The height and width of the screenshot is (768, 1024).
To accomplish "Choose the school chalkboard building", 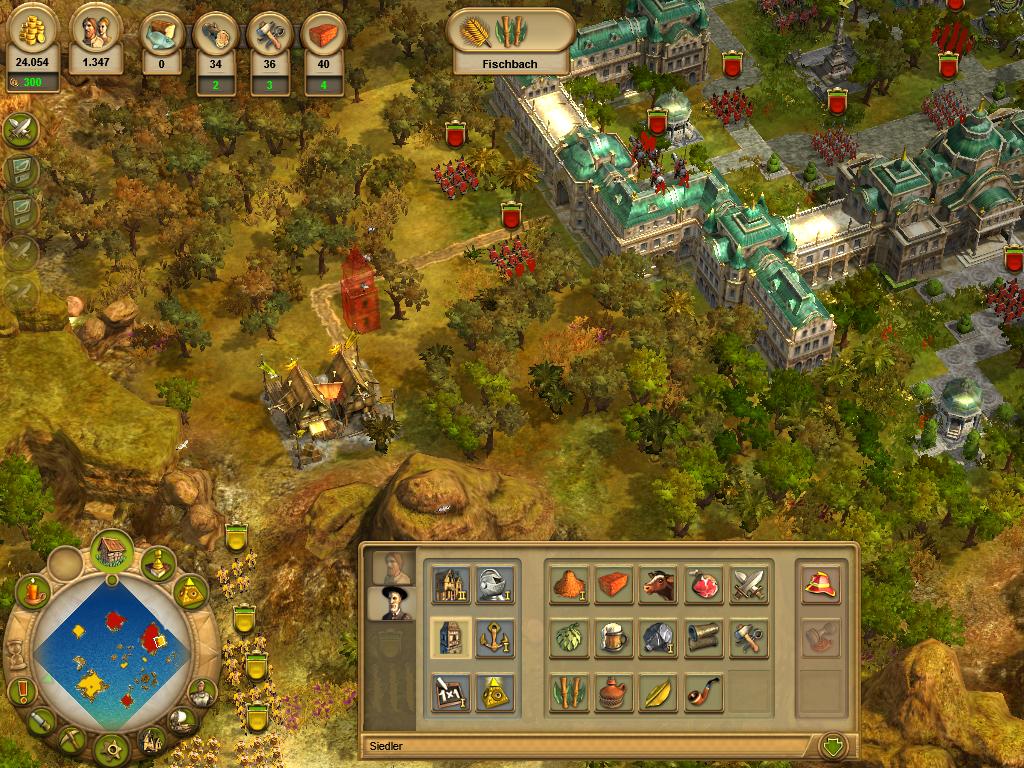I will [x=451, y=691].
